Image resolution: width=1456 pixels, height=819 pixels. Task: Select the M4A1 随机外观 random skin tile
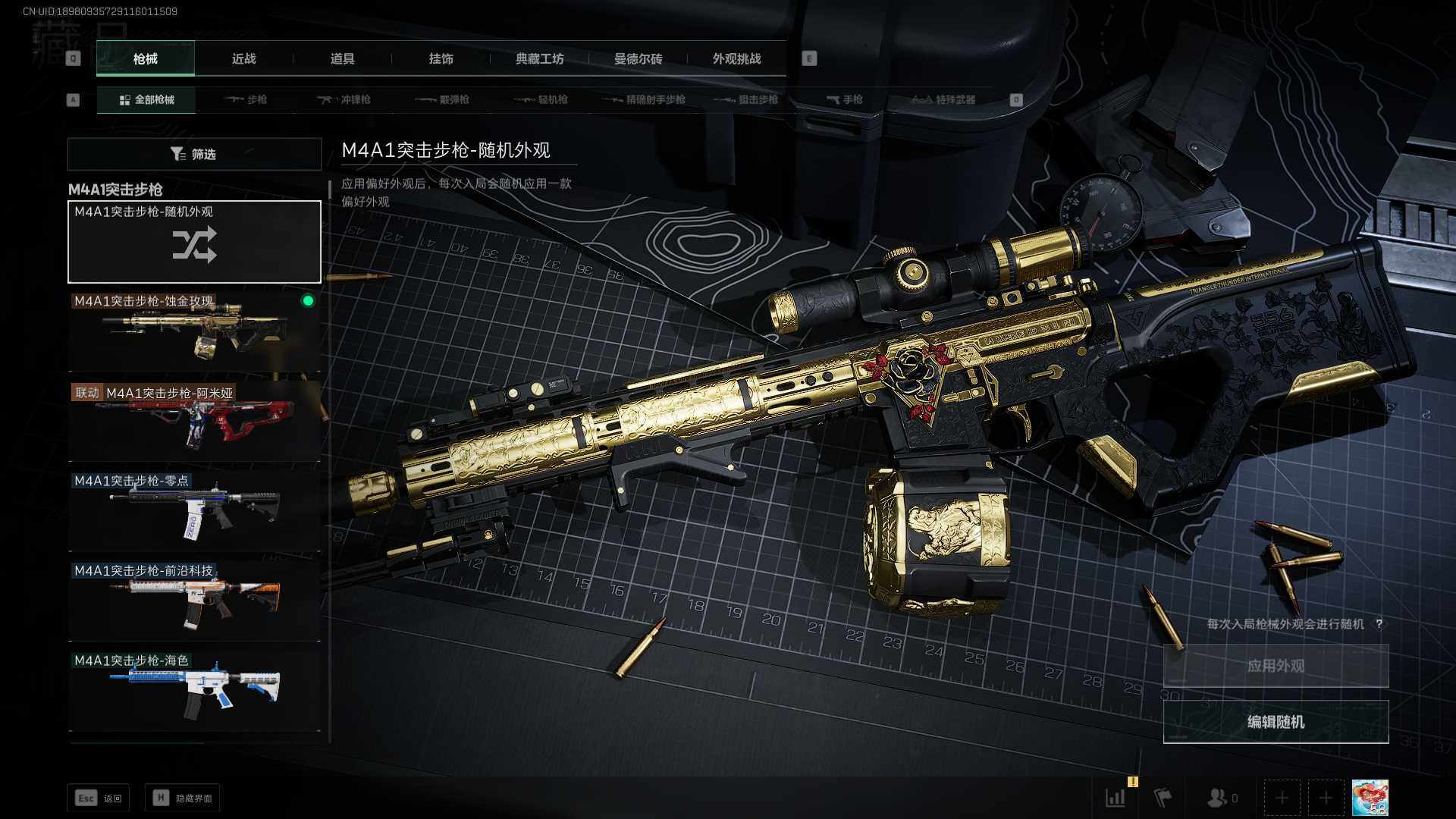click(x=194, y=242)
